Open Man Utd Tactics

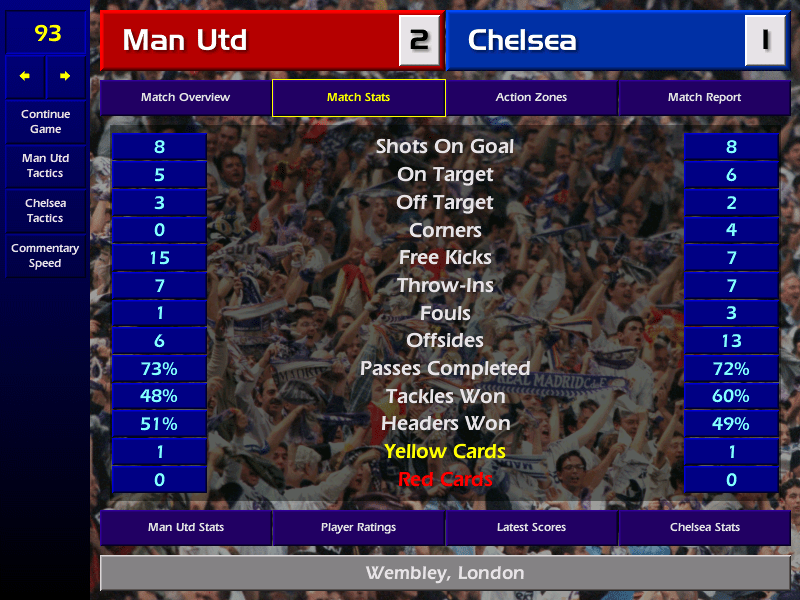[x=45, y=166]
